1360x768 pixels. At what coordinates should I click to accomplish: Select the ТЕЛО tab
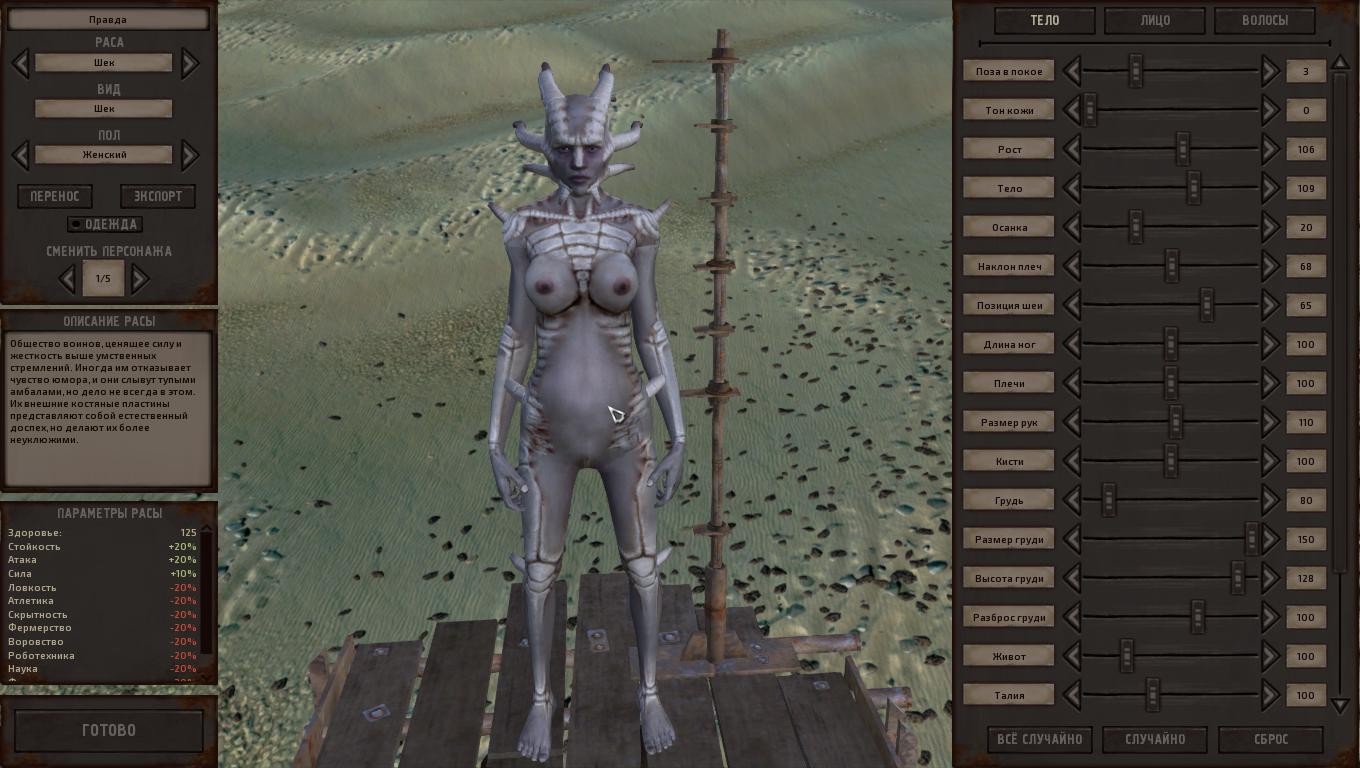[x=1044, y=20]
